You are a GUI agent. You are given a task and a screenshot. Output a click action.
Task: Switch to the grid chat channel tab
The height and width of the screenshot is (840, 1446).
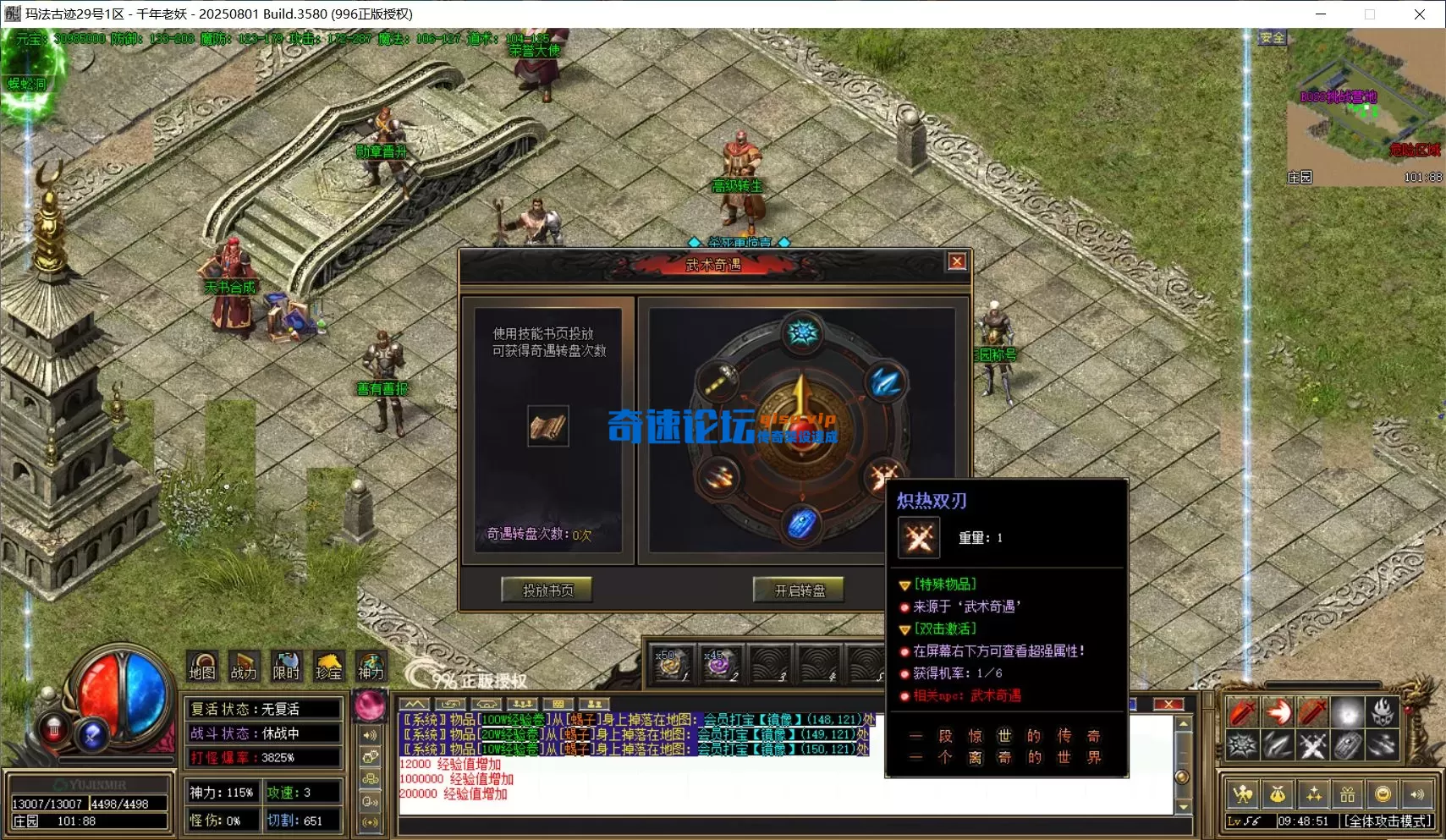tap(559, 704)
